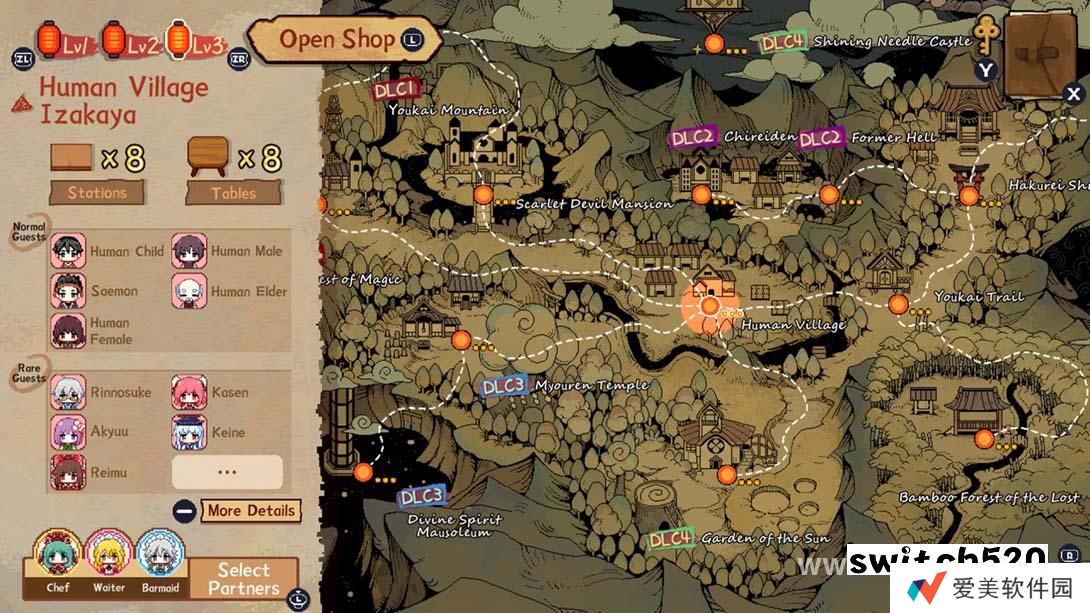Choose the Youkai Trail map marker

tap(898, 304)
